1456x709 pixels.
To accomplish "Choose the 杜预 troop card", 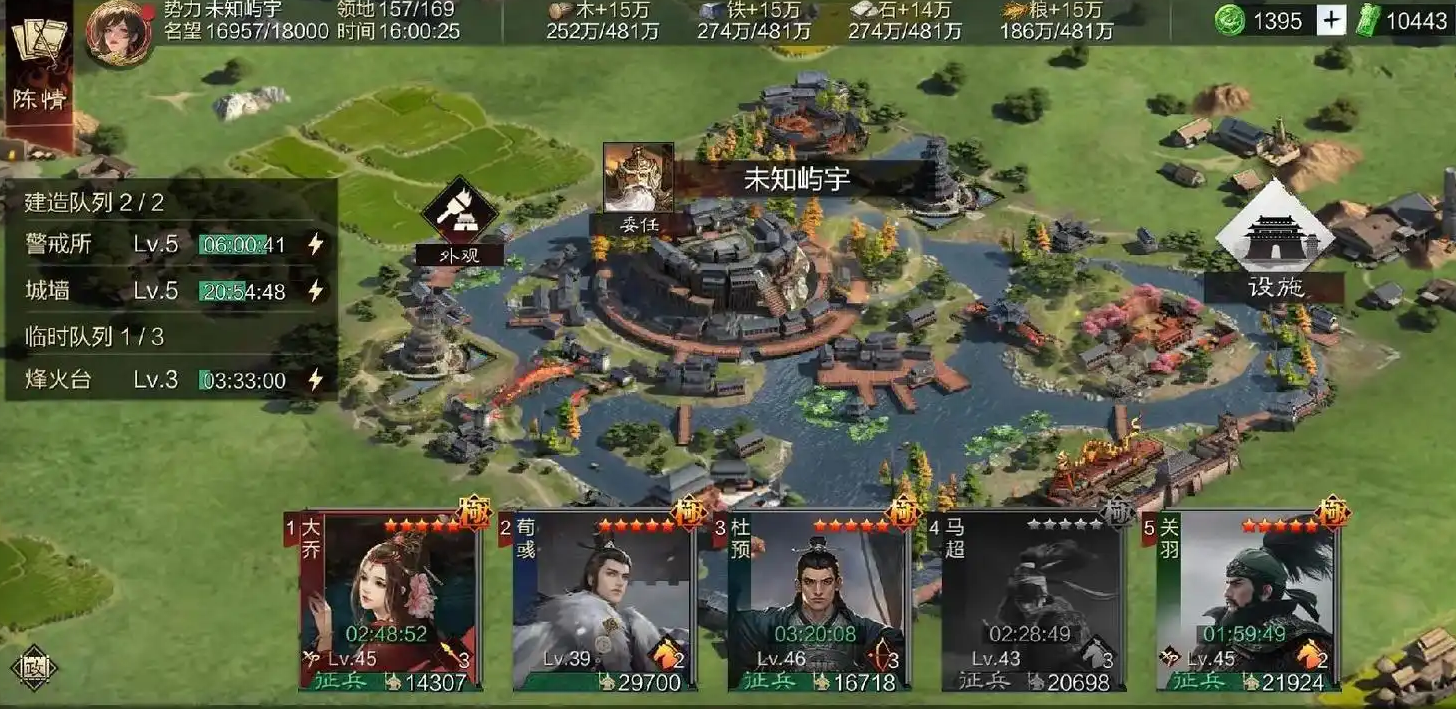I will (x=819, y=602).
